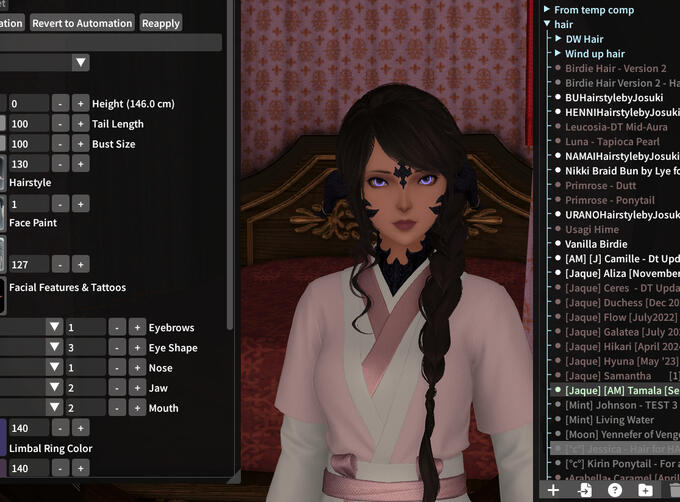Increase Bust Size with the plus button
The height and width of the screenshot is (502, 680).
pyautogui.click(x=80, y=144)
